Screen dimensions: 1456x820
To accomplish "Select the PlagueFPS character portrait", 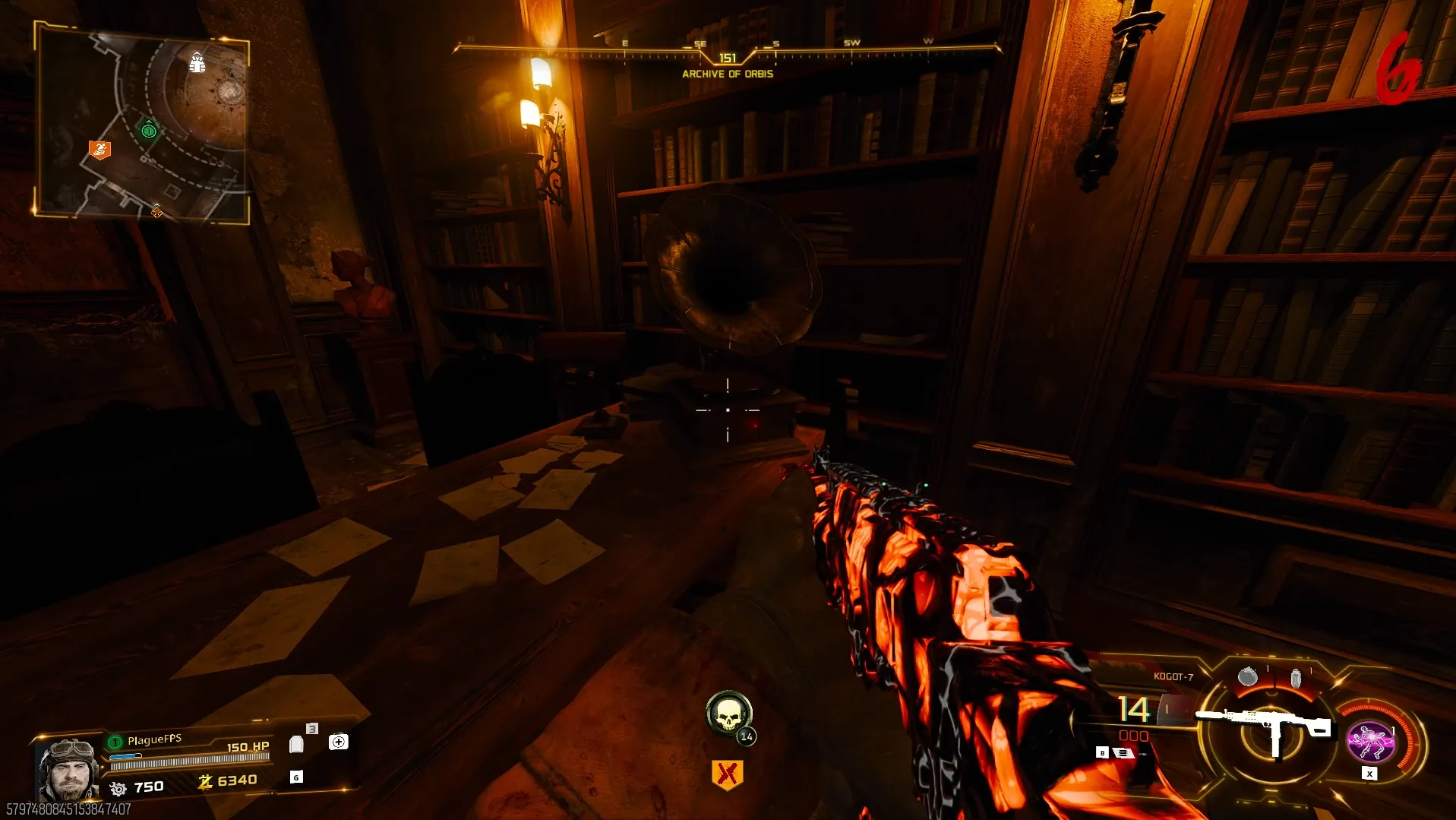I will 69,768.
